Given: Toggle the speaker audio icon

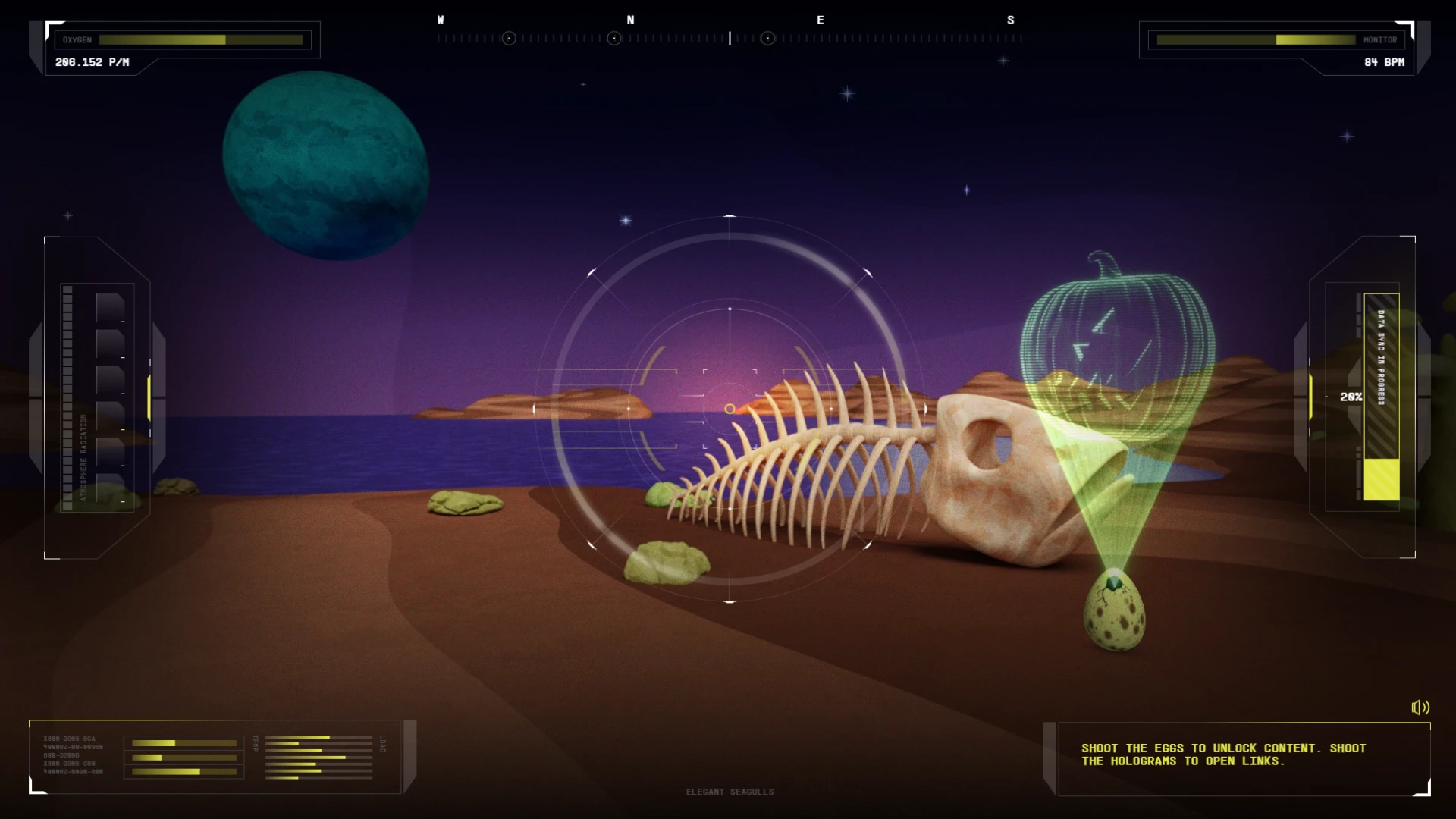Looking at the screenshot, I should [1420, 708].
